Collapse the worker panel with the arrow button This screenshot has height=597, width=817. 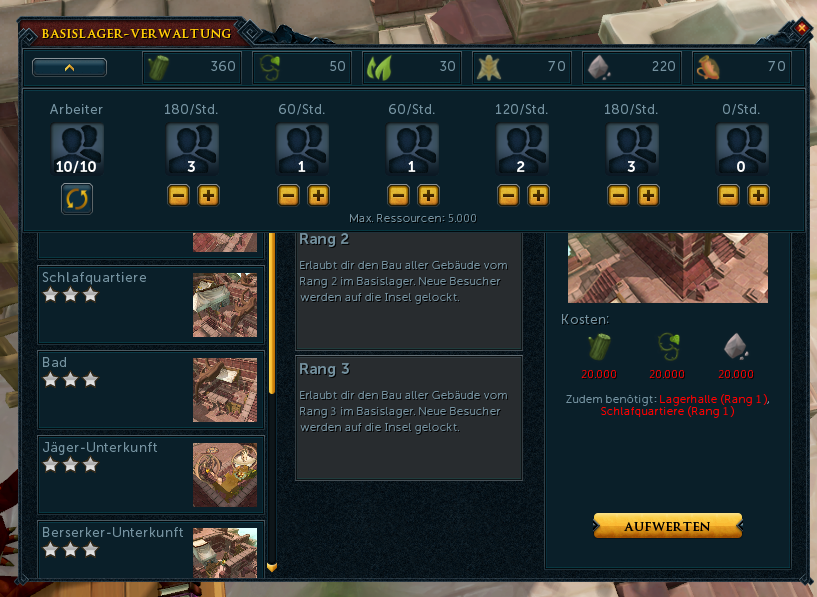coord(69,68)
